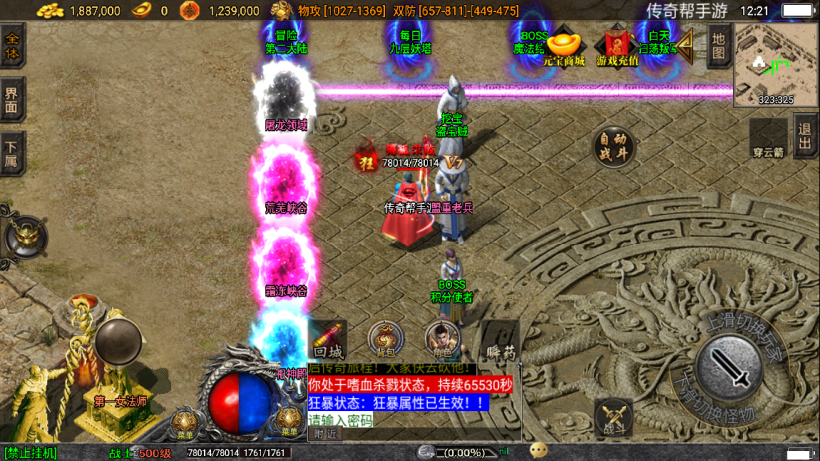Use the 回城 return scroll
The height and width of the screenshot is (461, 820).
pos(328,340)
